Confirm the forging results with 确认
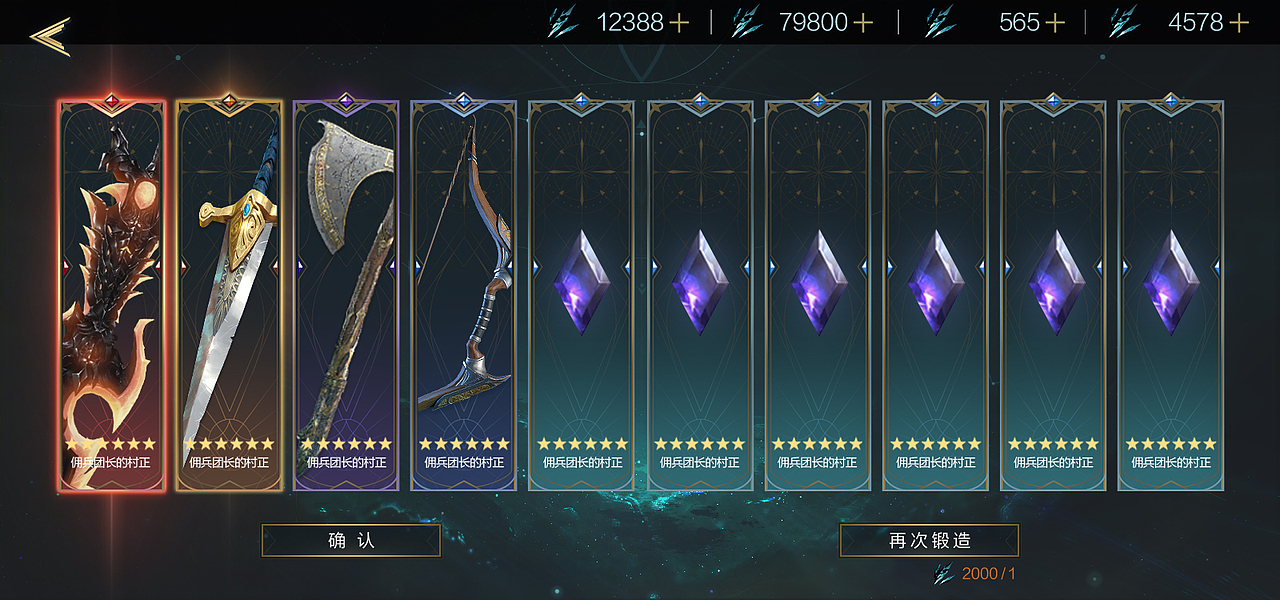The image size is (1280, 600). (351, 540)
